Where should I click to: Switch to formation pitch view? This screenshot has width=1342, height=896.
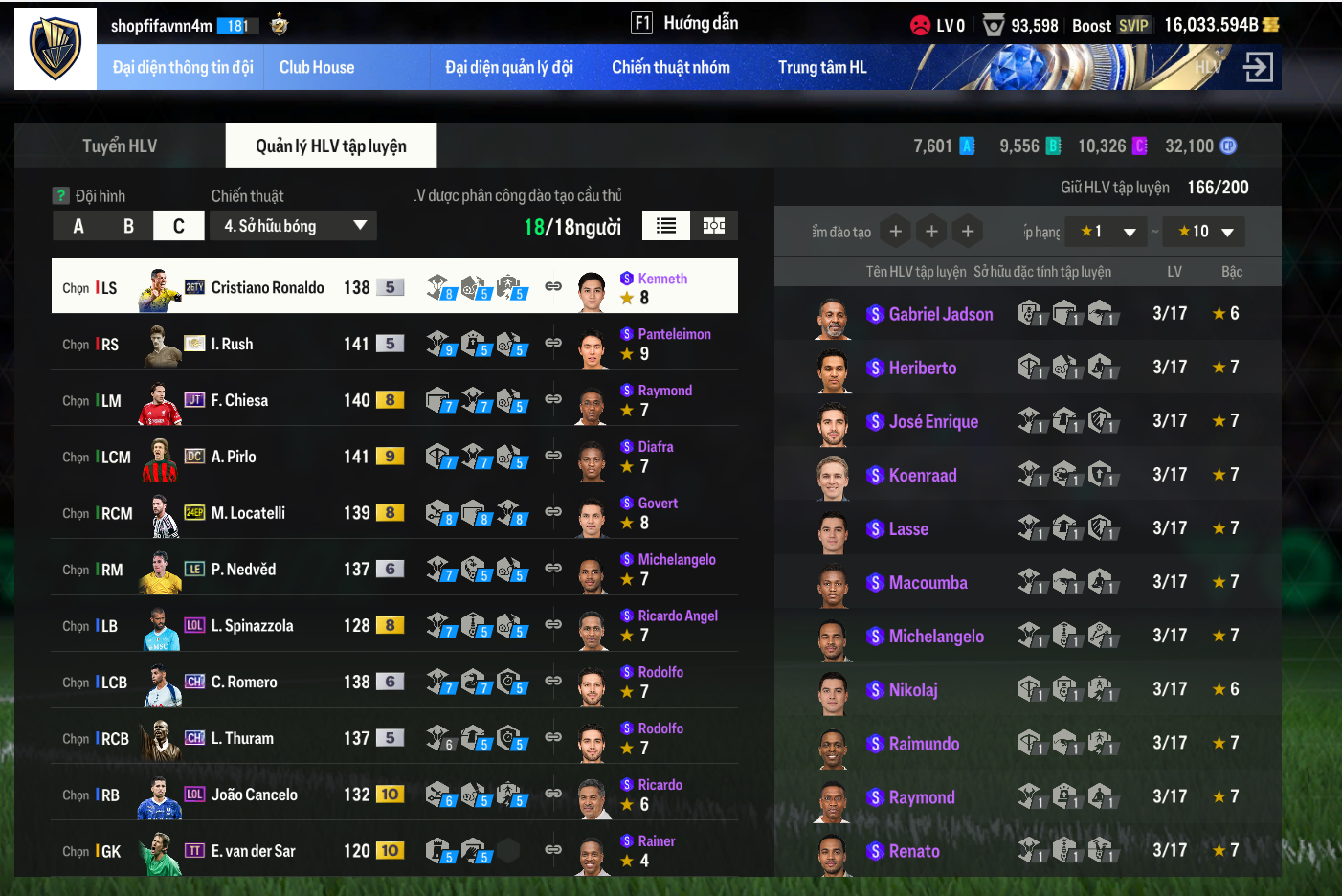(714, 226)
